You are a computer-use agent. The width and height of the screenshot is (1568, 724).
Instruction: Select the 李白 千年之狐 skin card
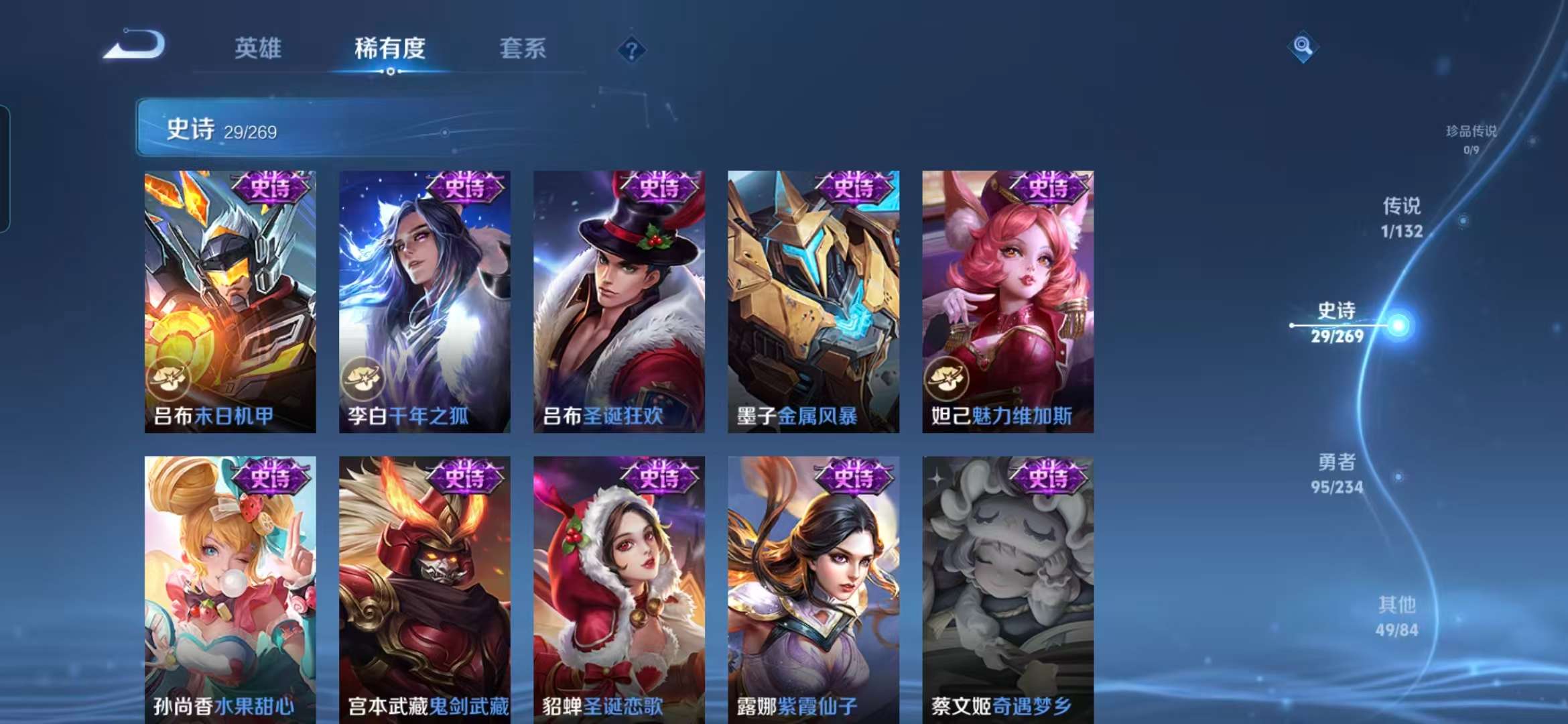point(424,302)
